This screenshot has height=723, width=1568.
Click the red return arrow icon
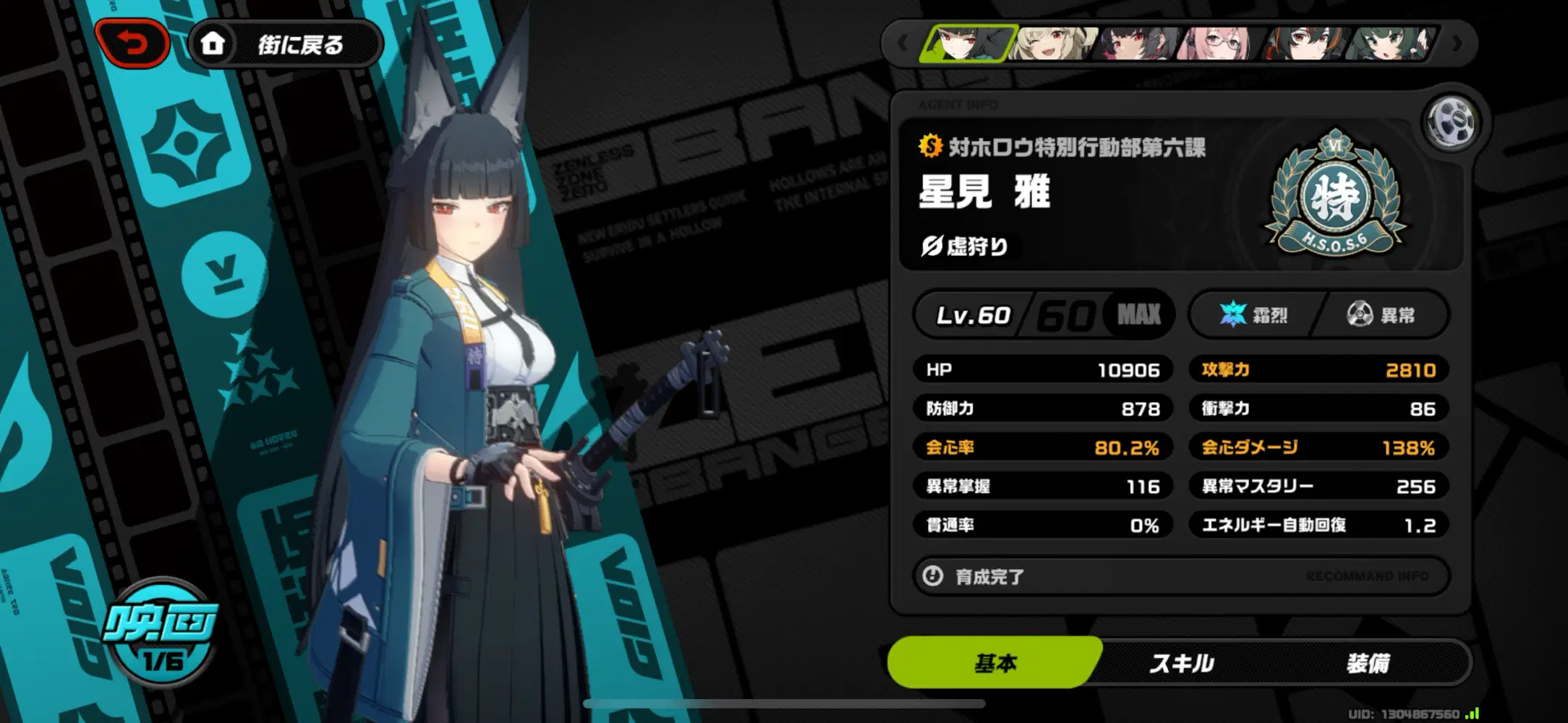pyautogui.click(x=132, y=43)
